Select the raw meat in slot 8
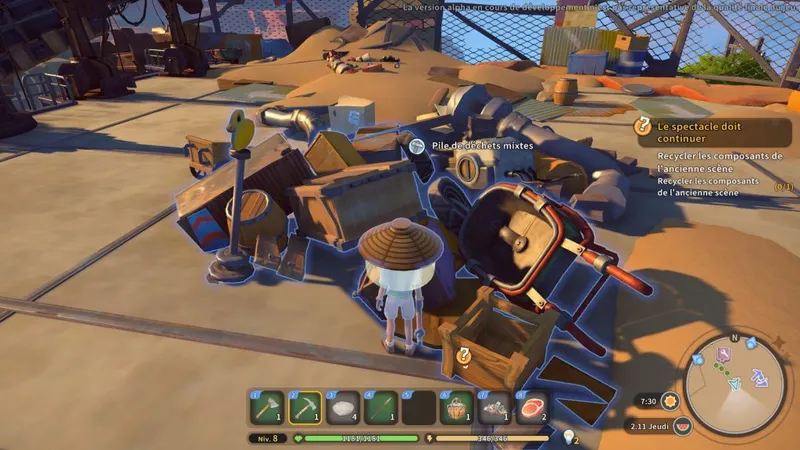The width and height of the screenshot is (800, 450). click(x=534, y=407)
